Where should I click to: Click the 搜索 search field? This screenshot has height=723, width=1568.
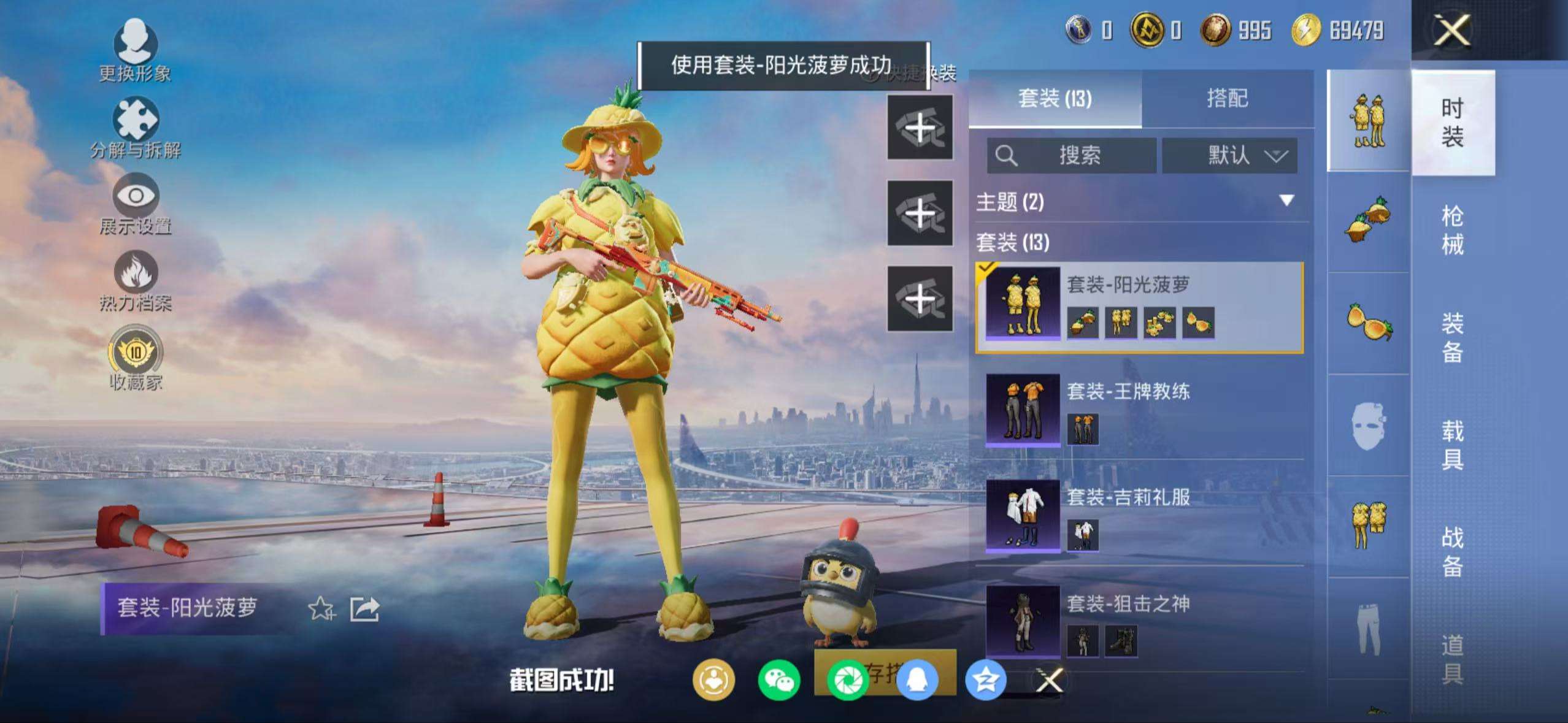tap(1080, 156)
